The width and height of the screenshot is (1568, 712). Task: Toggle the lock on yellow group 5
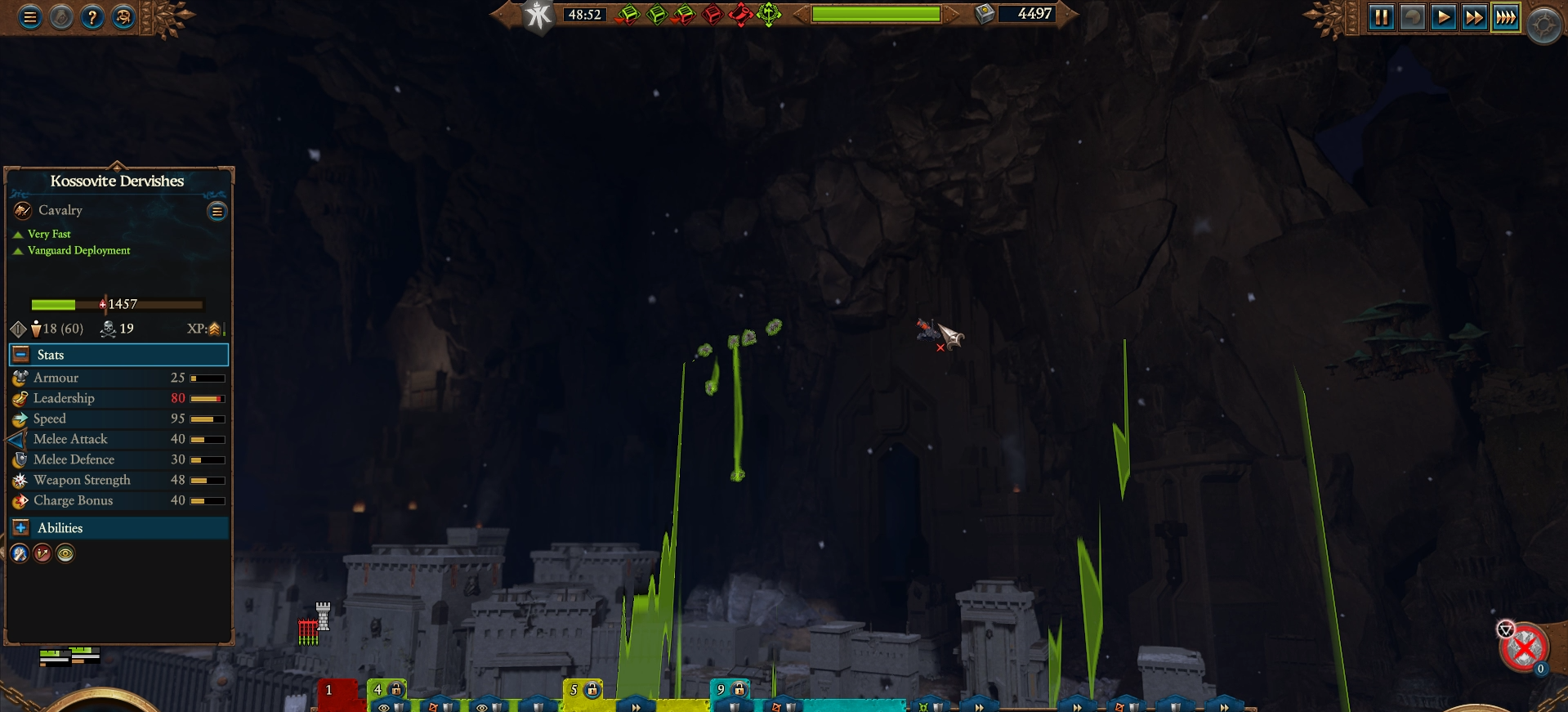point(591,689)
